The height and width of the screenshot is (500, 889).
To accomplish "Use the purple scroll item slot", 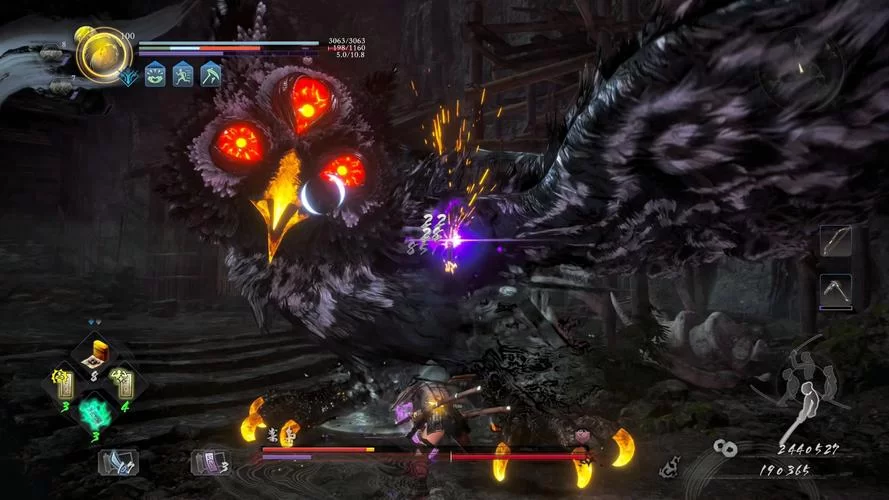I will click(209, 461).
